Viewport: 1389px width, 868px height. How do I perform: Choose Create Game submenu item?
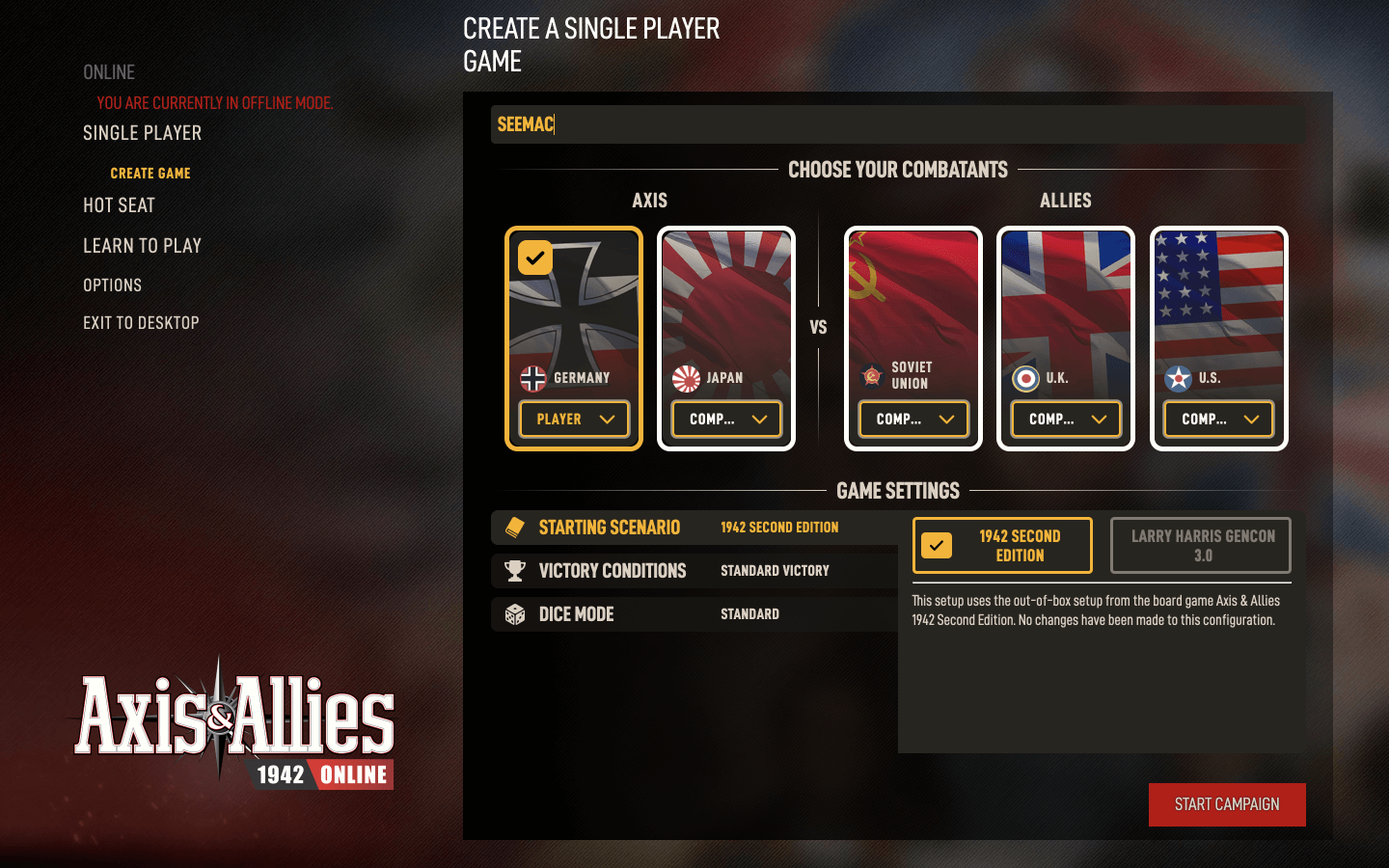tap(150, 174)
